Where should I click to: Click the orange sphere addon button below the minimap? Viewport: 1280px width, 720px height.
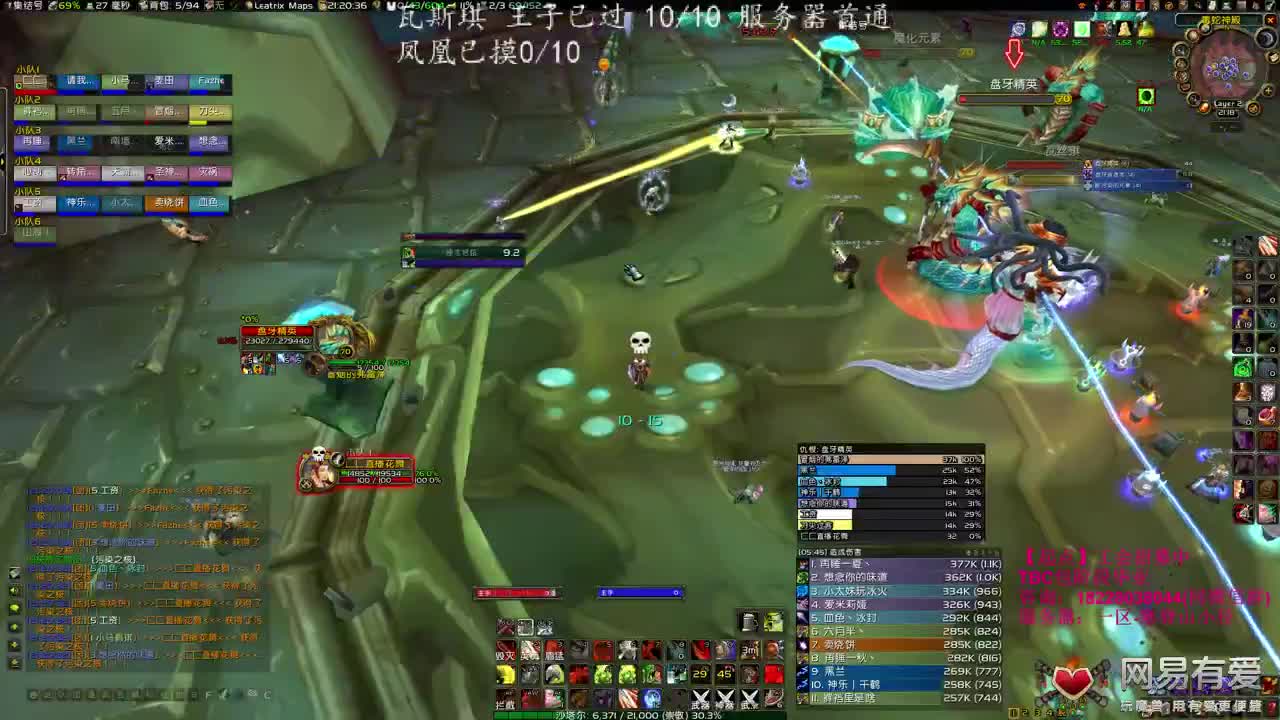(x=1204, y=108)
